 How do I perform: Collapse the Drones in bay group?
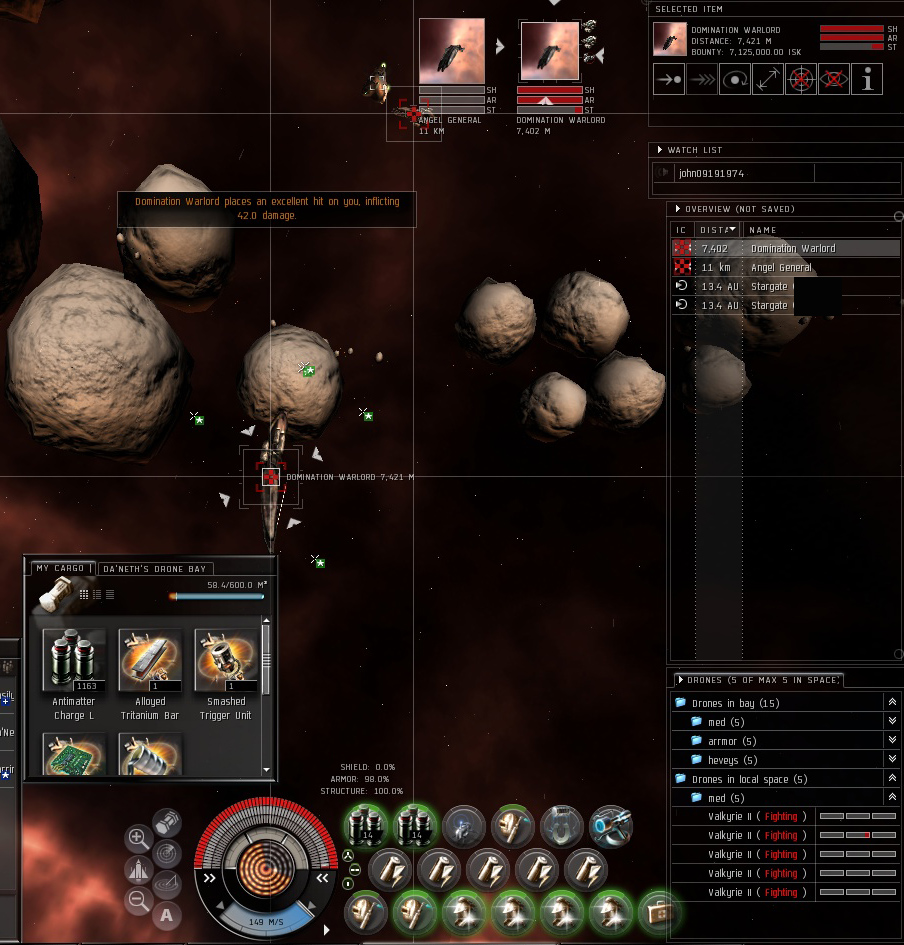(892, 703)
